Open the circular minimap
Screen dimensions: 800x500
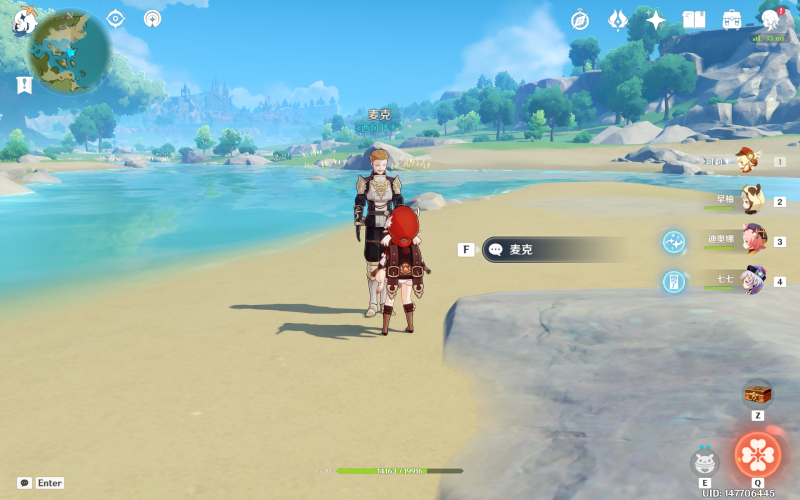tap(70, 51)
